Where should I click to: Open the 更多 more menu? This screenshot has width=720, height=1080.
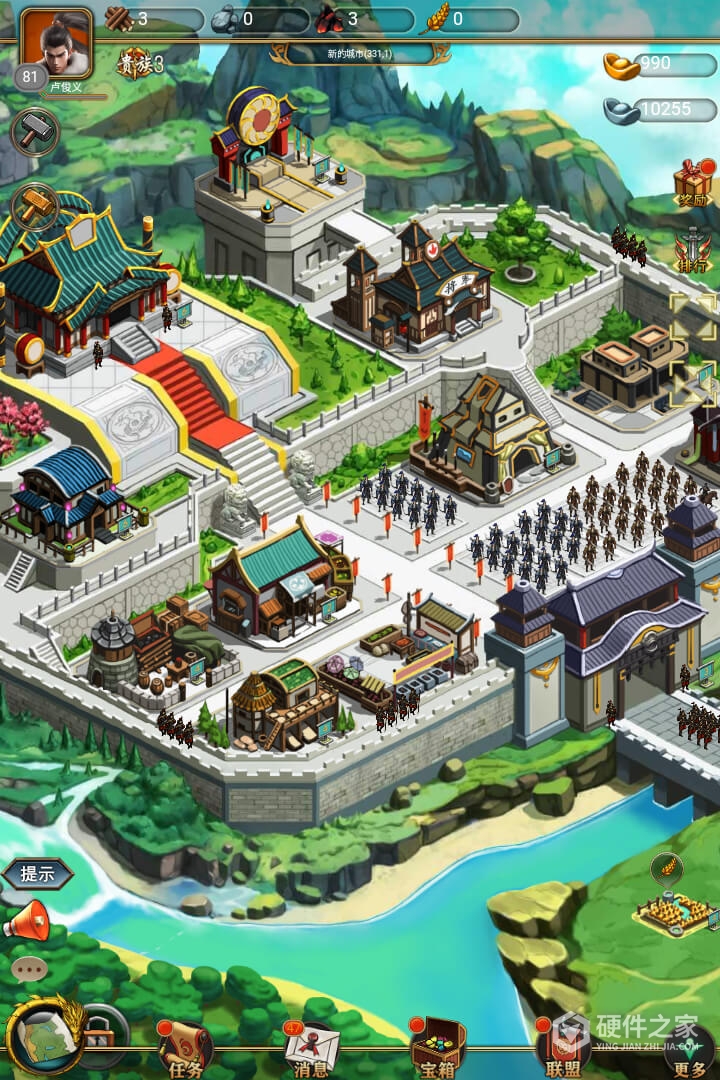pos(689,1050)
